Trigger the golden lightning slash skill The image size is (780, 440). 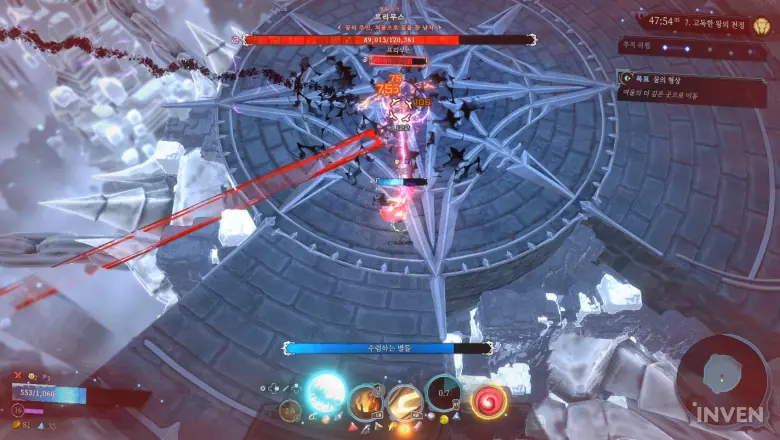click(x=404, y=402)
